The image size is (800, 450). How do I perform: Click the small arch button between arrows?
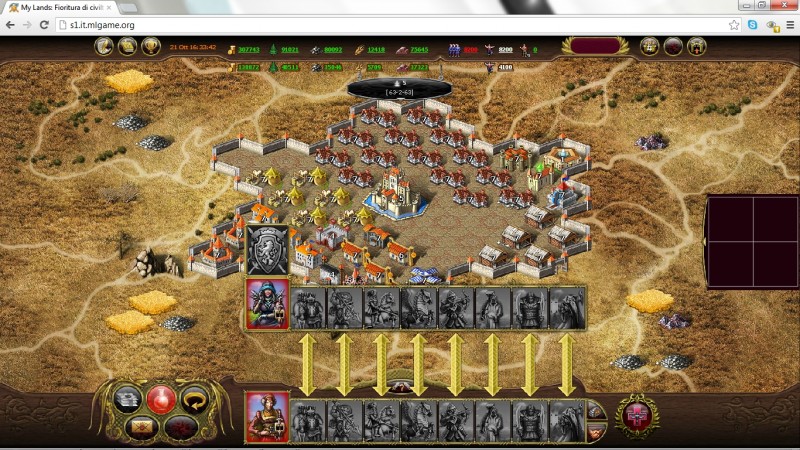[x=400, y=385]
